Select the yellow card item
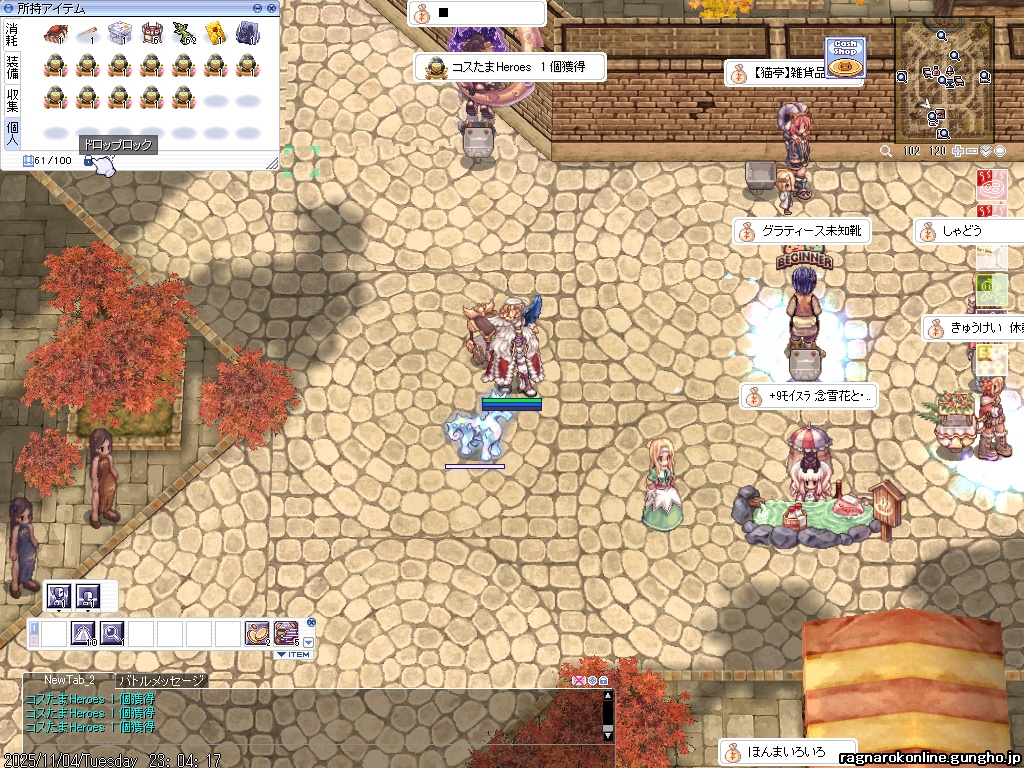The width and height of the screenshot is (1024, 768). [x=215, y=35]
